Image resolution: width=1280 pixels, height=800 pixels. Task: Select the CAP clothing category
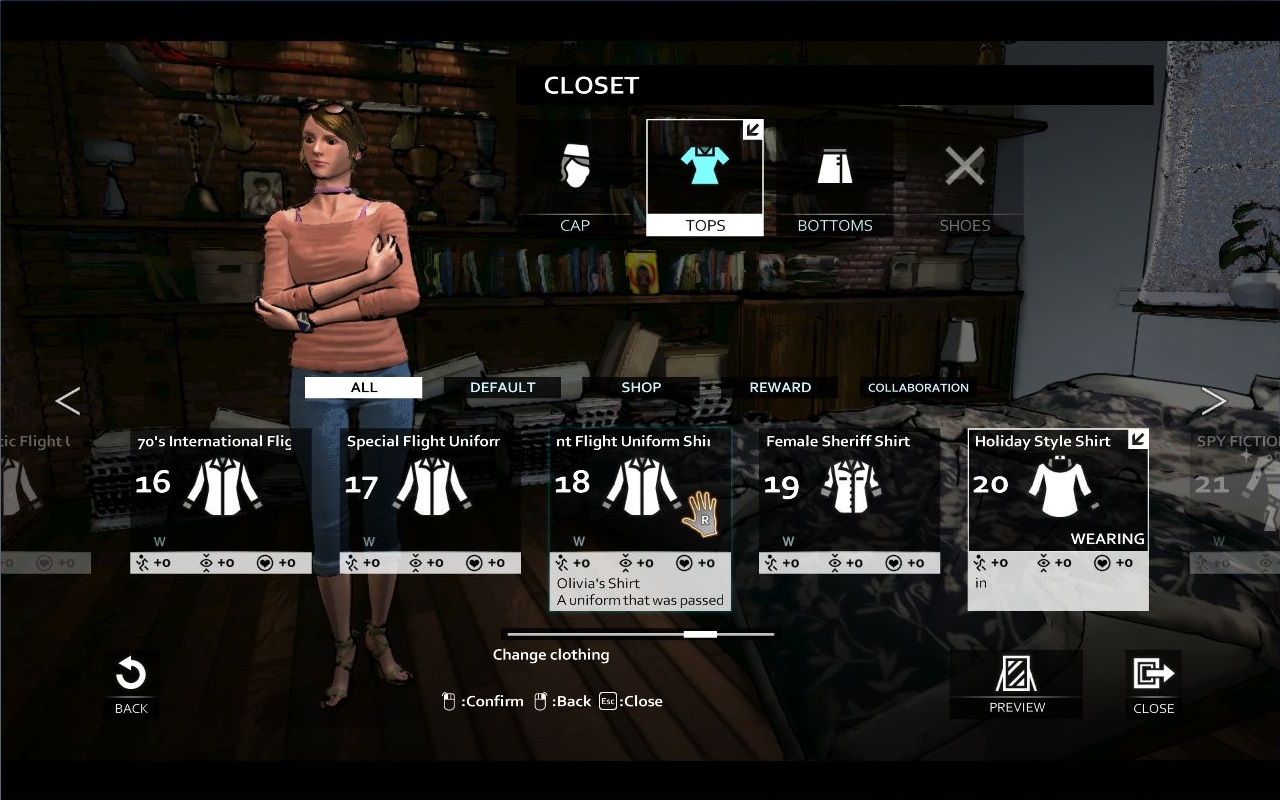click(575, 178)
